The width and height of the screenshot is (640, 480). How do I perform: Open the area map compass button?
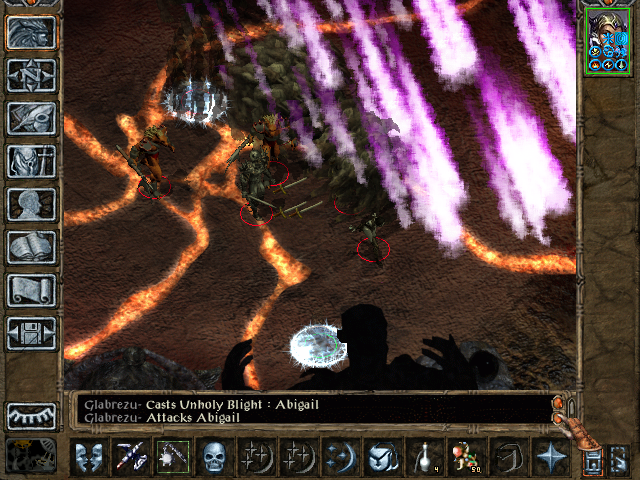(31, 75)
